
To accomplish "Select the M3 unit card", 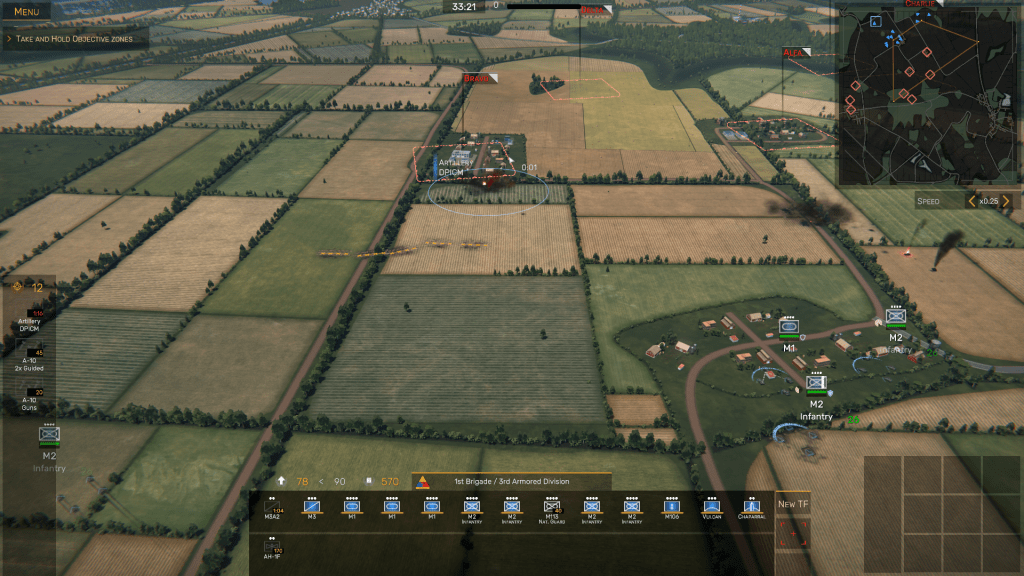I will (312, 509).
